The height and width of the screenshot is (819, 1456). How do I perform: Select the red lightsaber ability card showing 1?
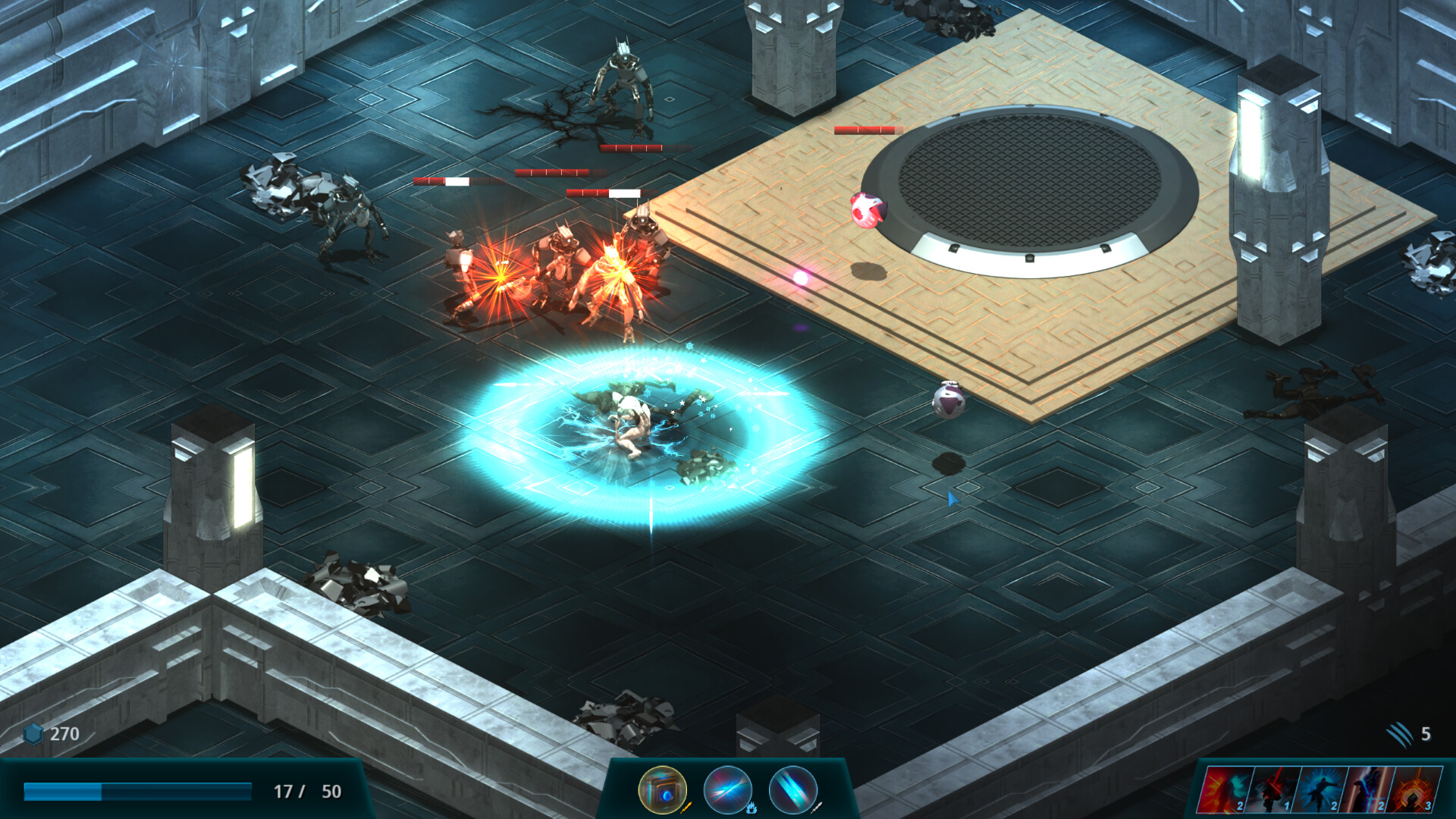click(x=1272, y=791)
